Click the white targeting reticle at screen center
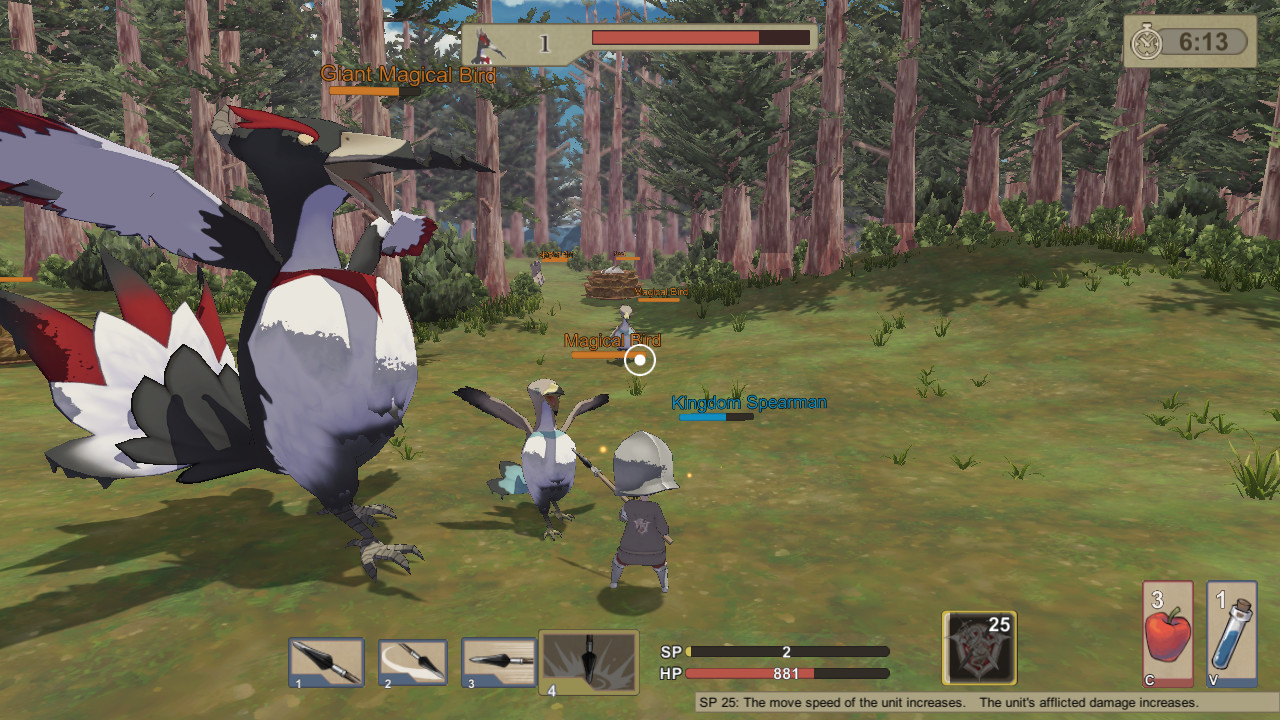 point(638,360)
